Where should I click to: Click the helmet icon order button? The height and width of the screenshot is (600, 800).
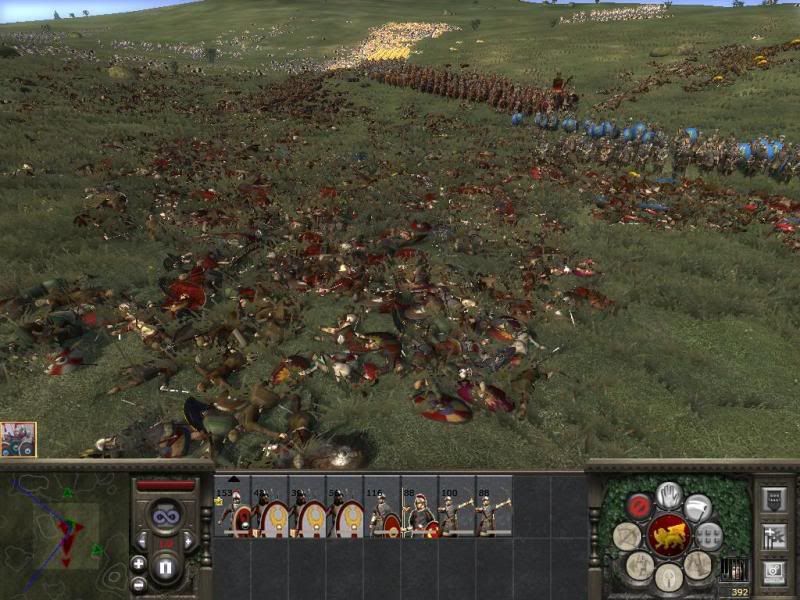point(668,576)
